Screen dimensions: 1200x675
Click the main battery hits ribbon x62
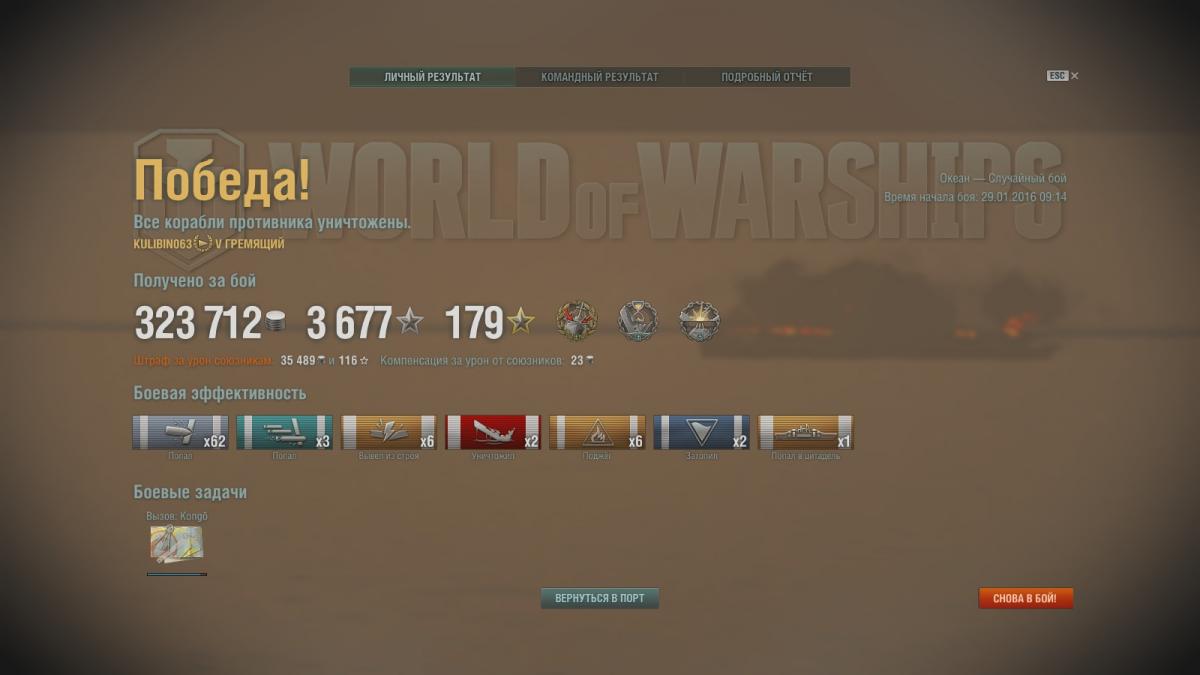click(180, 433)
